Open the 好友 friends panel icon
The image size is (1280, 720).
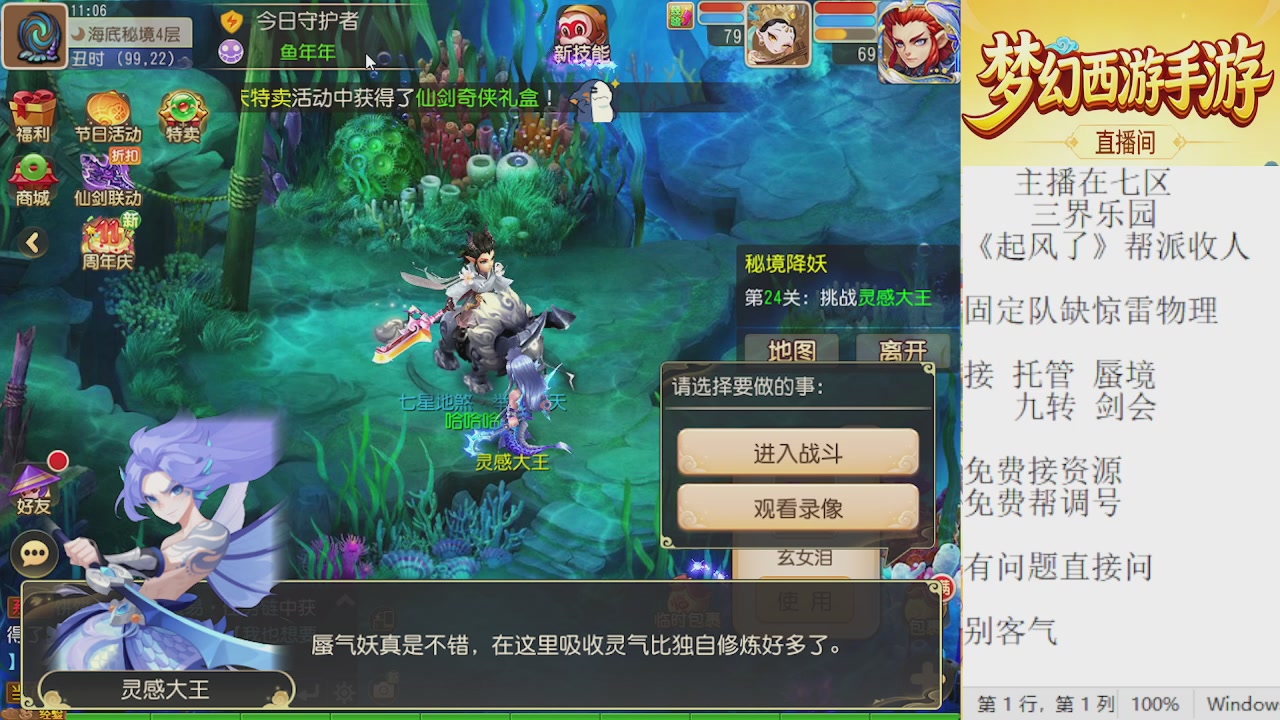click(33, 482)
